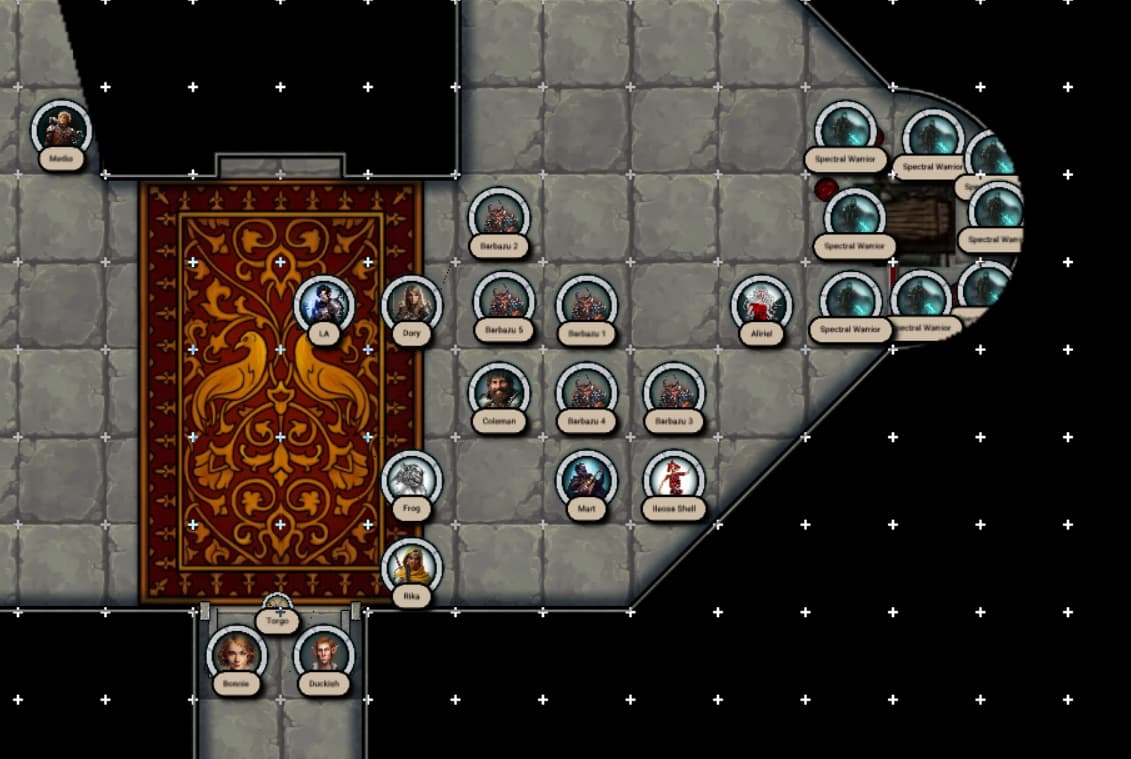Select the Coleman token
1131x759 pixels.
(499, 390)
